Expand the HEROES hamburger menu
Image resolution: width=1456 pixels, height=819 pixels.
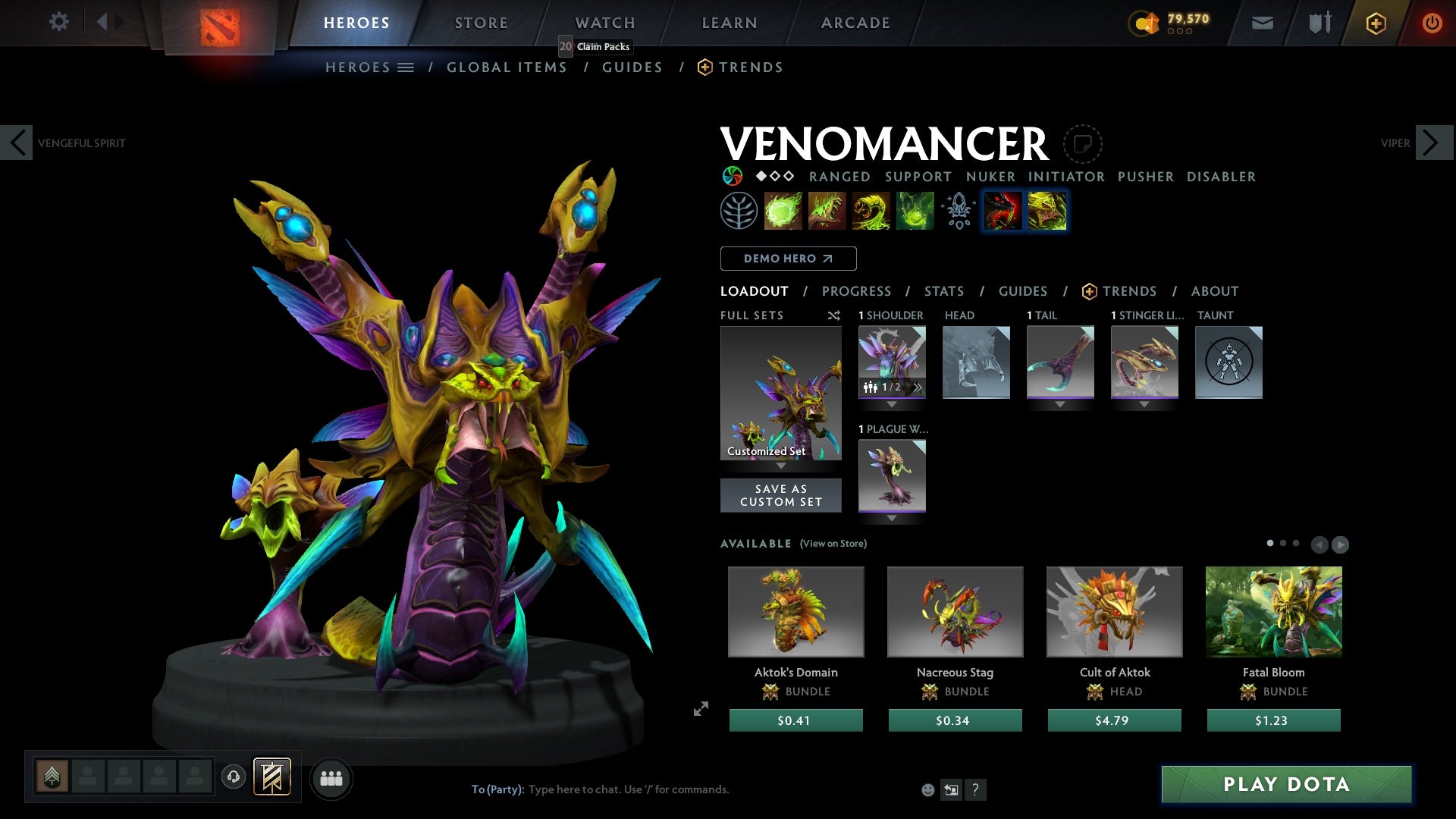pos(407,67)
